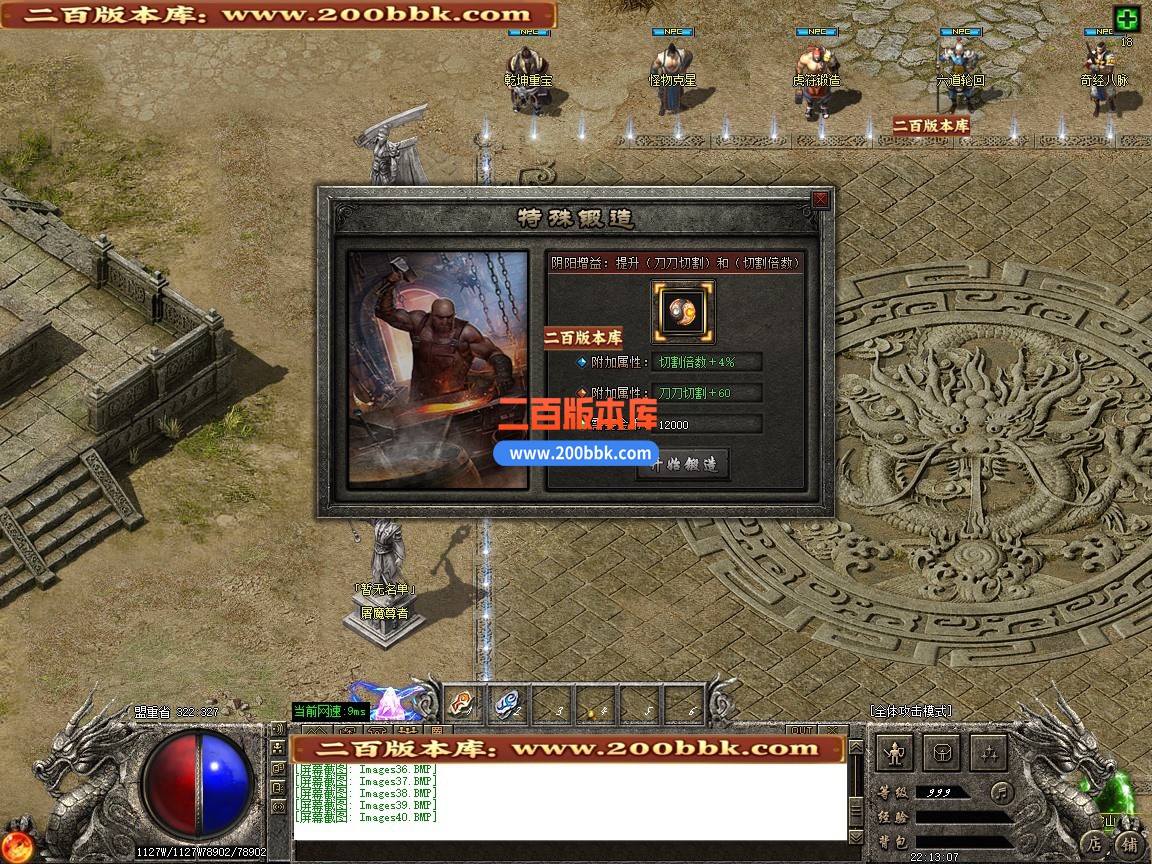Click the OUT button above the chat box
This screenshot has width=1152, height=864.
tap(801, 730)
